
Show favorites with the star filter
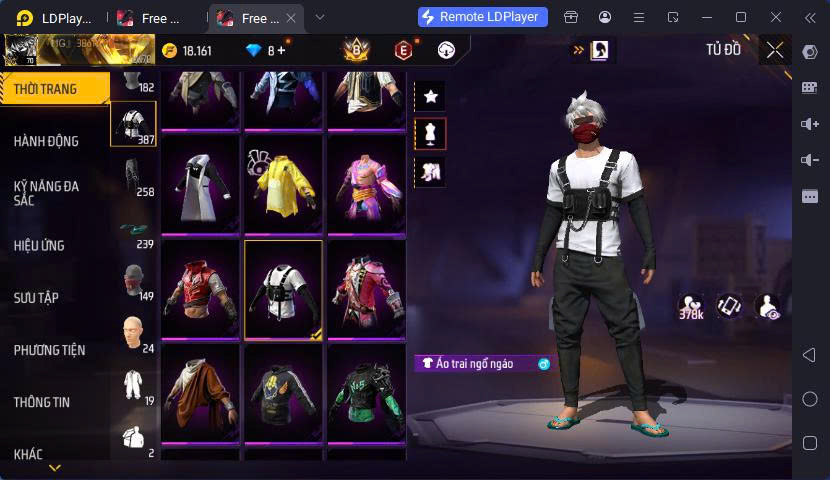[x=431, y=96]
